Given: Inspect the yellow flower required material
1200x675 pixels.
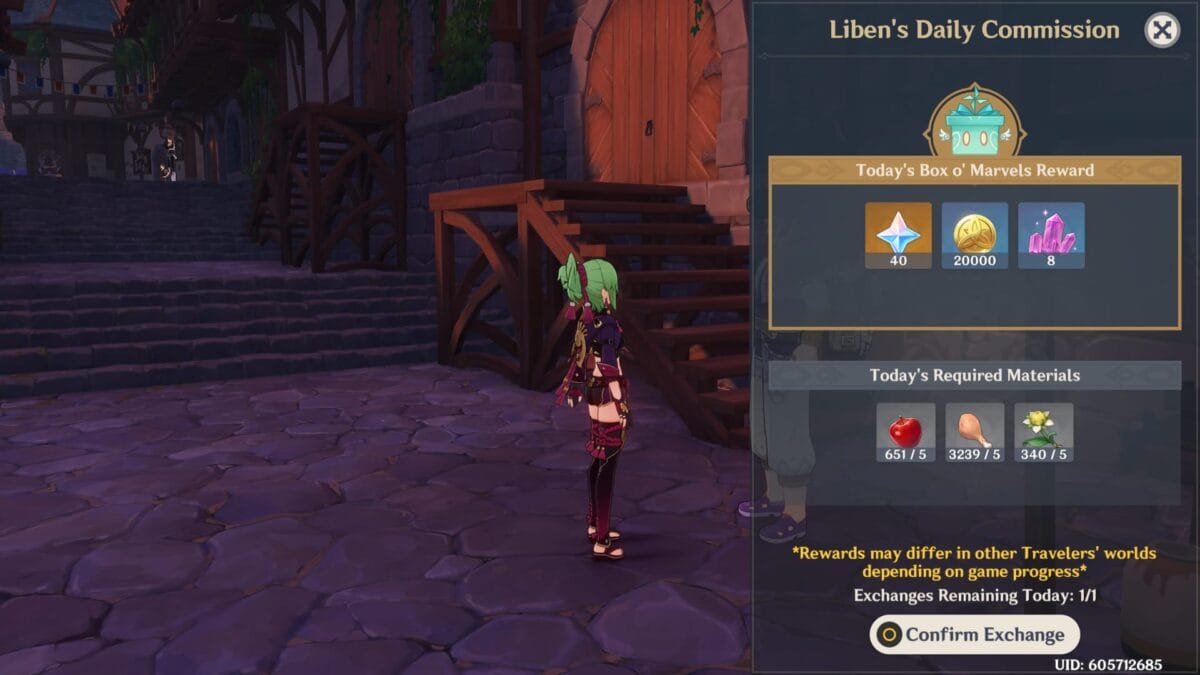Looking at the screenshot, I should [1043, 432].
